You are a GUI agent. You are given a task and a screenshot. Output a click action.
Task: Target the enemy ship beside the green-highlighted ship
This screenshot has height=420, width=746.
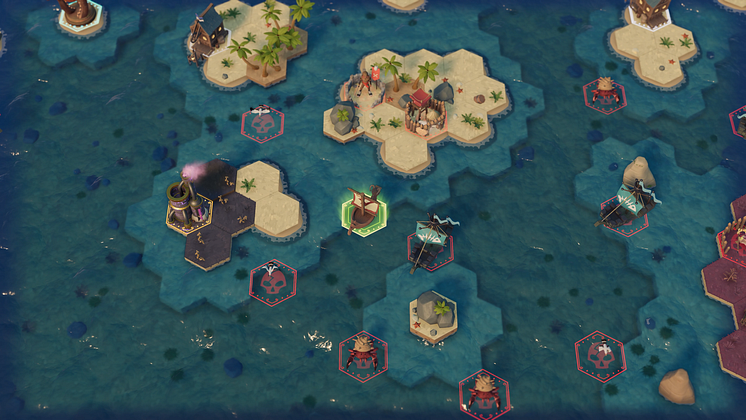pyautogui.click(x=431, y=242)
